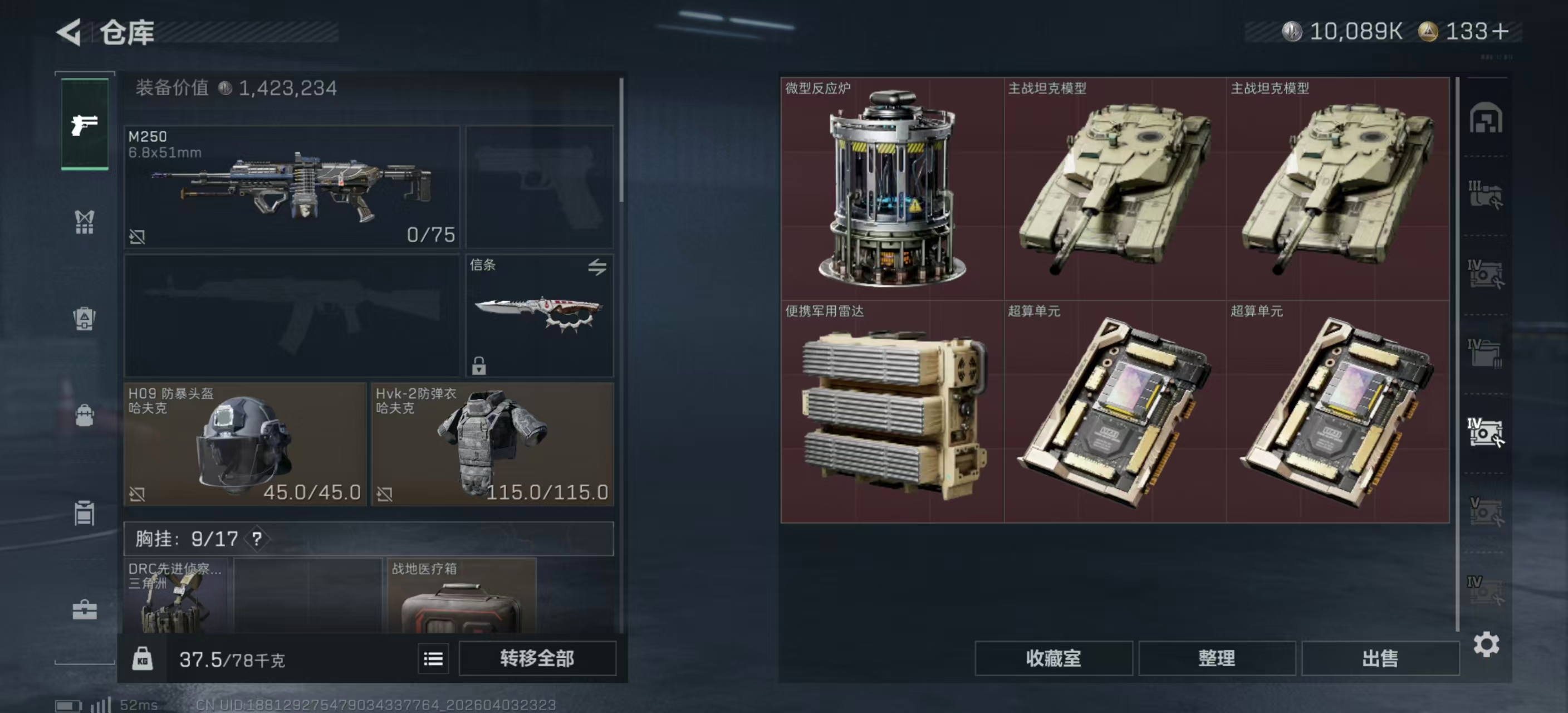This screenshot has width=1568, height=713.
Task: Add gold currency with plus button
Action: pos(1501,32)
